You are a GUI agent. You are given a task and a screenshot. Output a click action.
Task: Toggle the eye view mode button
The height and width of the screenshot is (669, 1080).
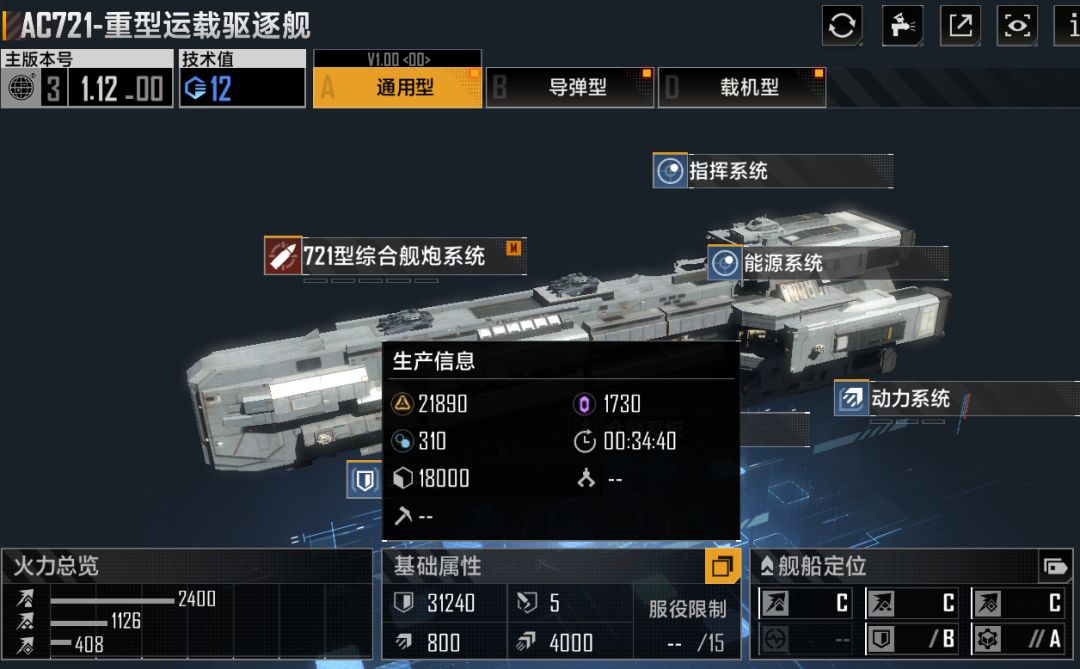[1018, 26]
